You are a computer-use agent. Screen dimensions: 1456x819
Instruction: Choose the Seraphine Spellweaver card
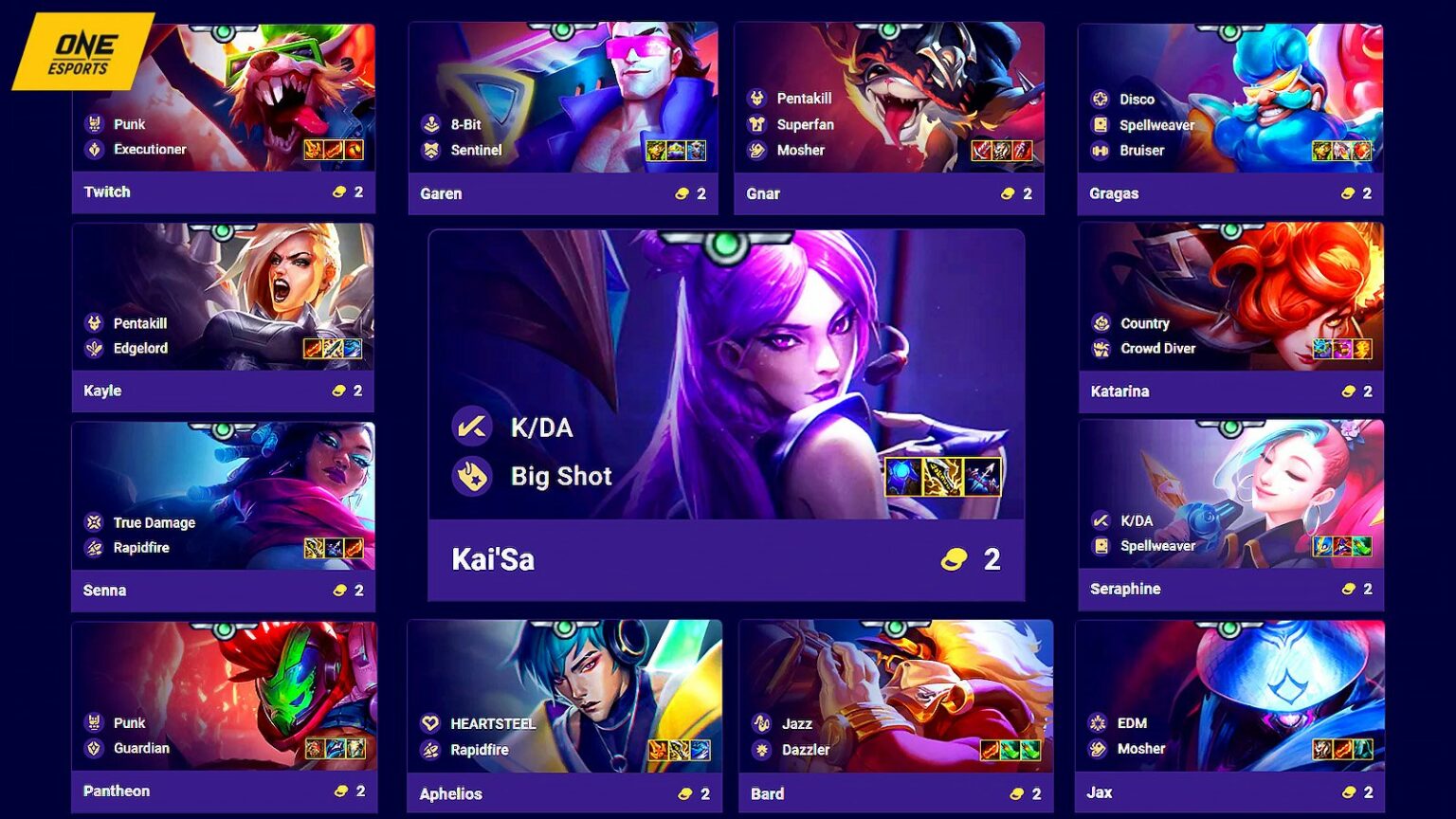click(1230, 515)
